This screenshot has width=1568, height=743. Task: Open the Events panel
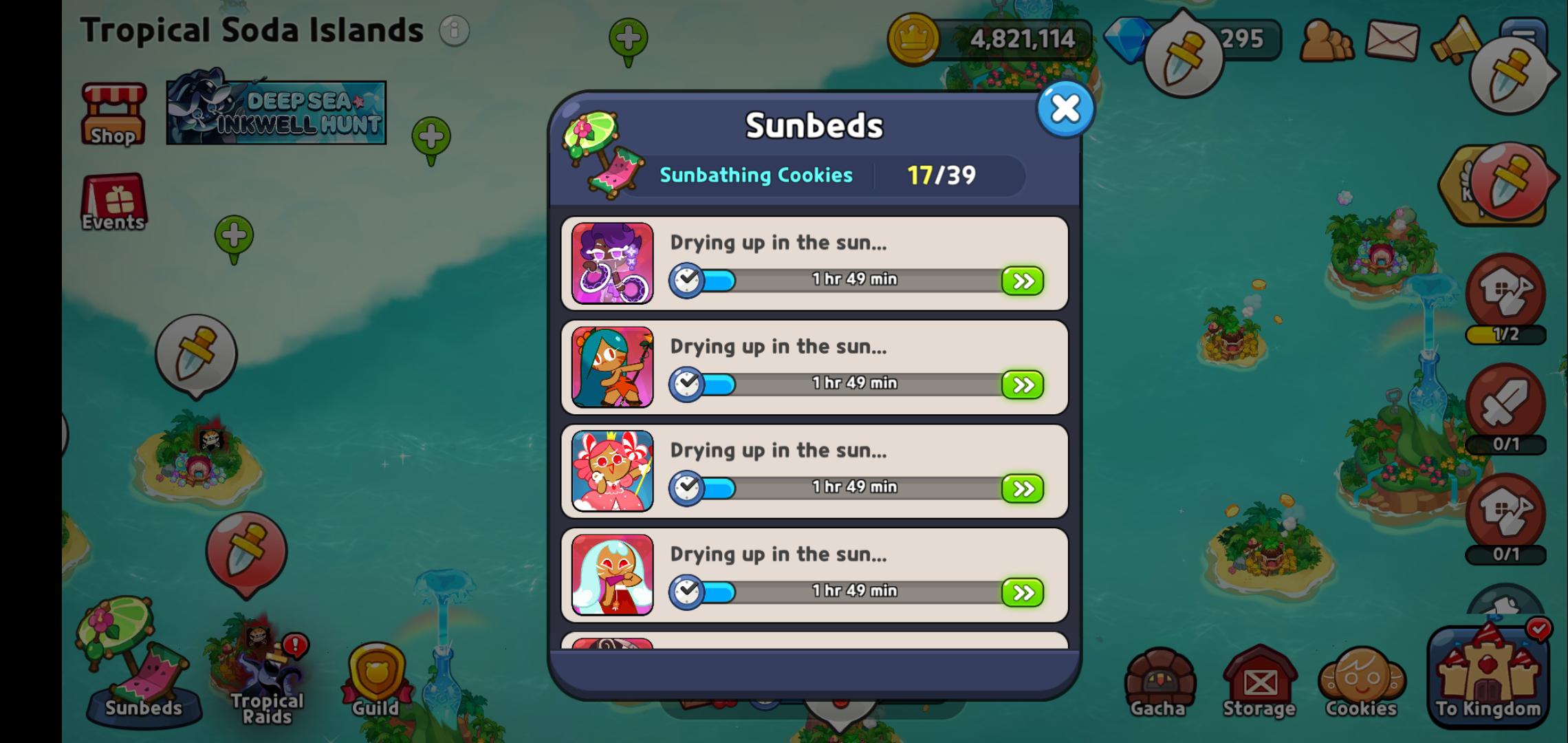pos(113,203)
